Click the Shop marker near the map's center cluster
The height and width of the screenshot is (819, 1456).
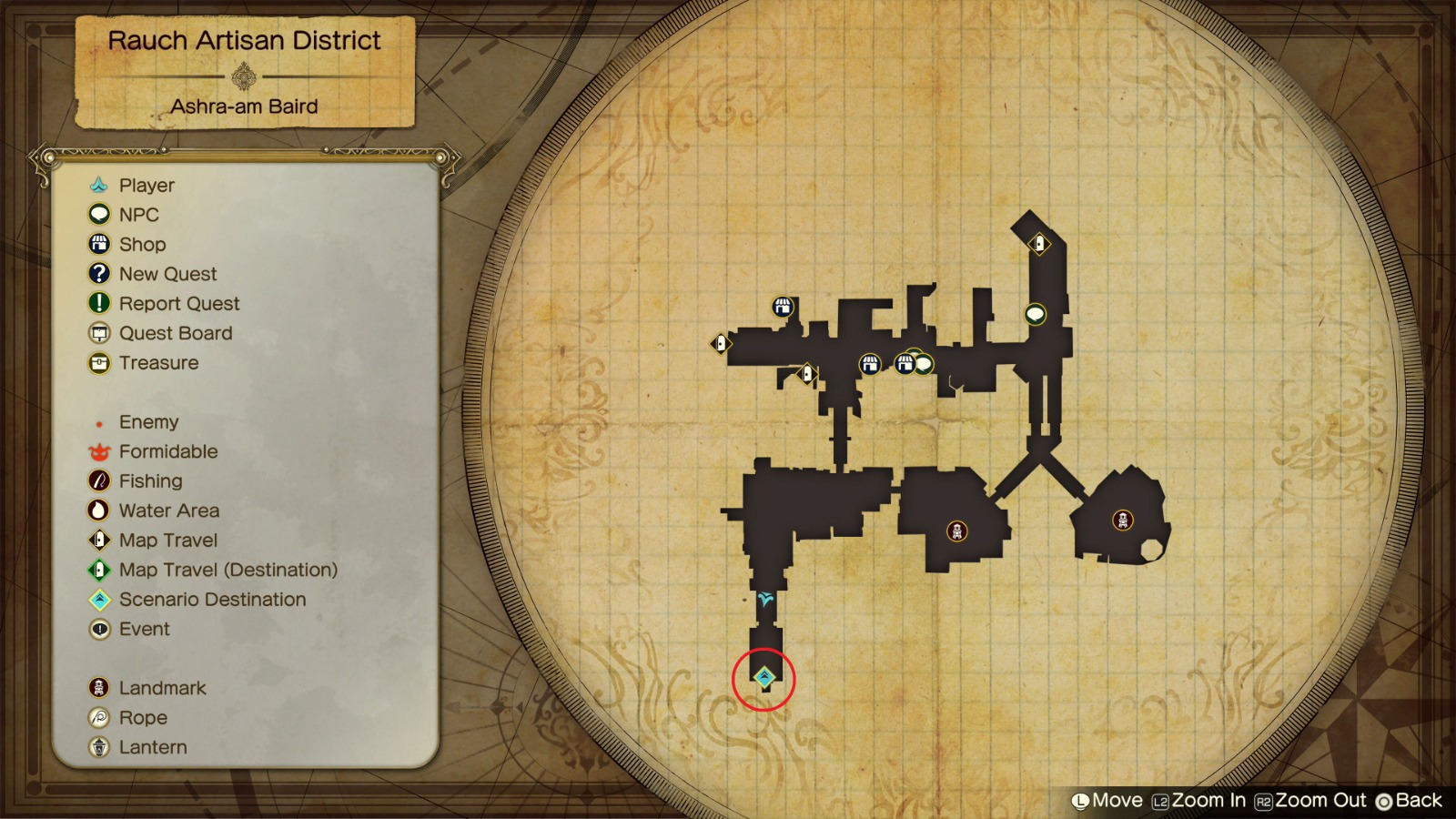click(x=872, y=363)
